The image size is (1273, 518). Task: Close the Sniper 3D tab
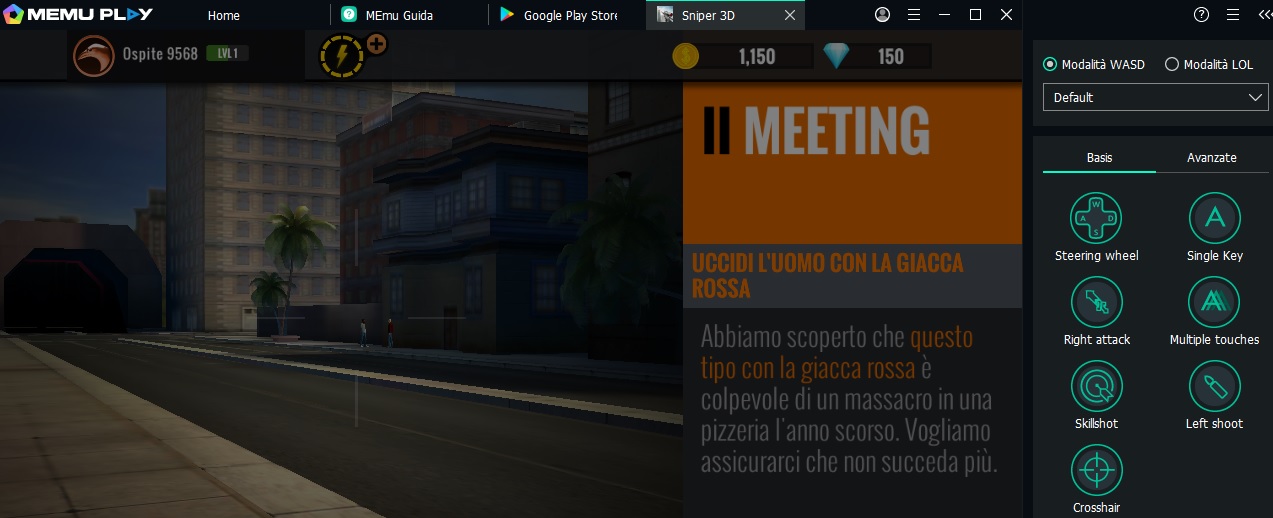(x=790, y=16)
